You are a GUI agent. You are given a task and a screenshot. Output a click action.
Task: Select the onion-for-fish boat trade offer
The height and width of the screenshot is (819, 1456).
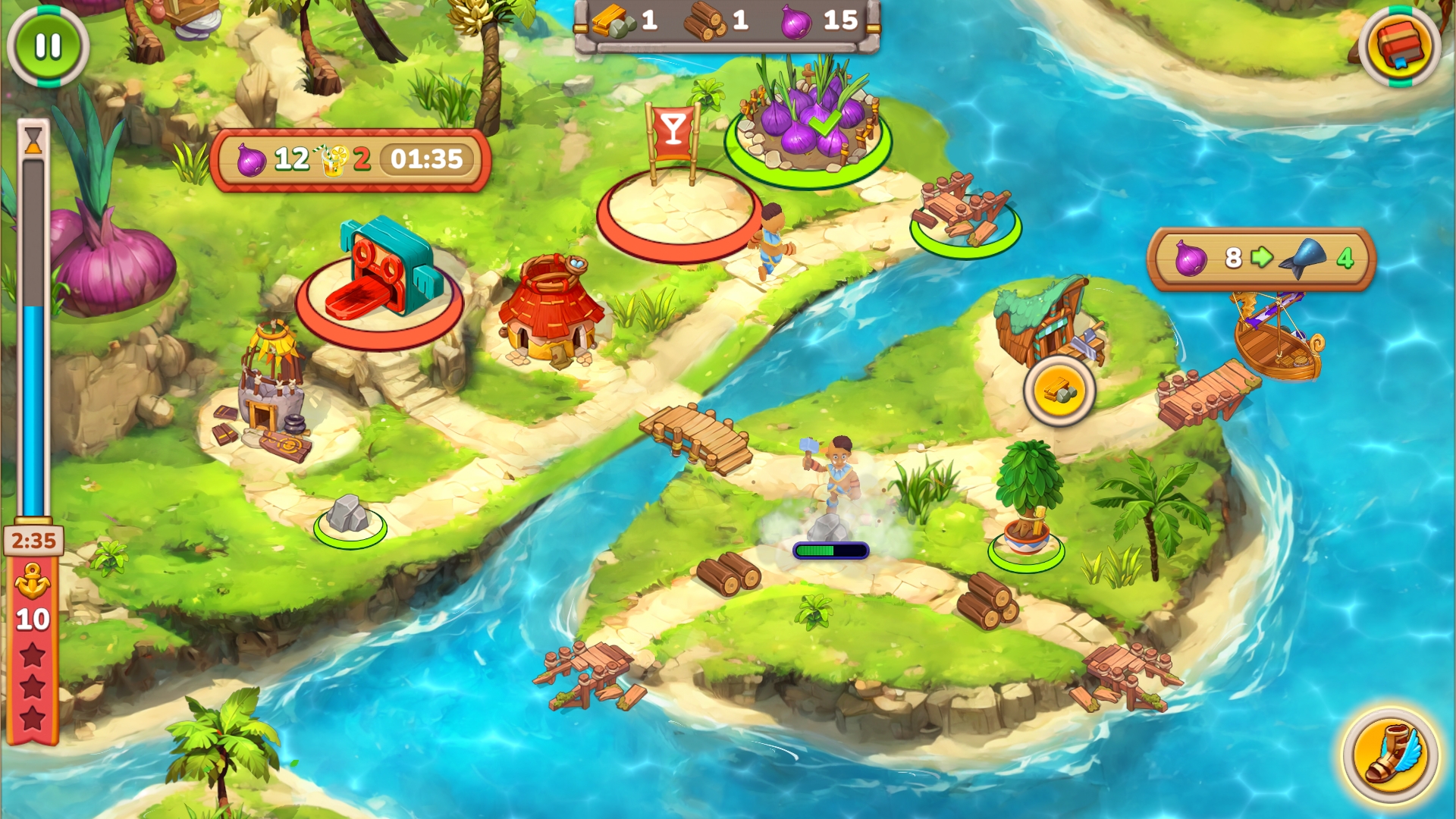click(1261, 259)
